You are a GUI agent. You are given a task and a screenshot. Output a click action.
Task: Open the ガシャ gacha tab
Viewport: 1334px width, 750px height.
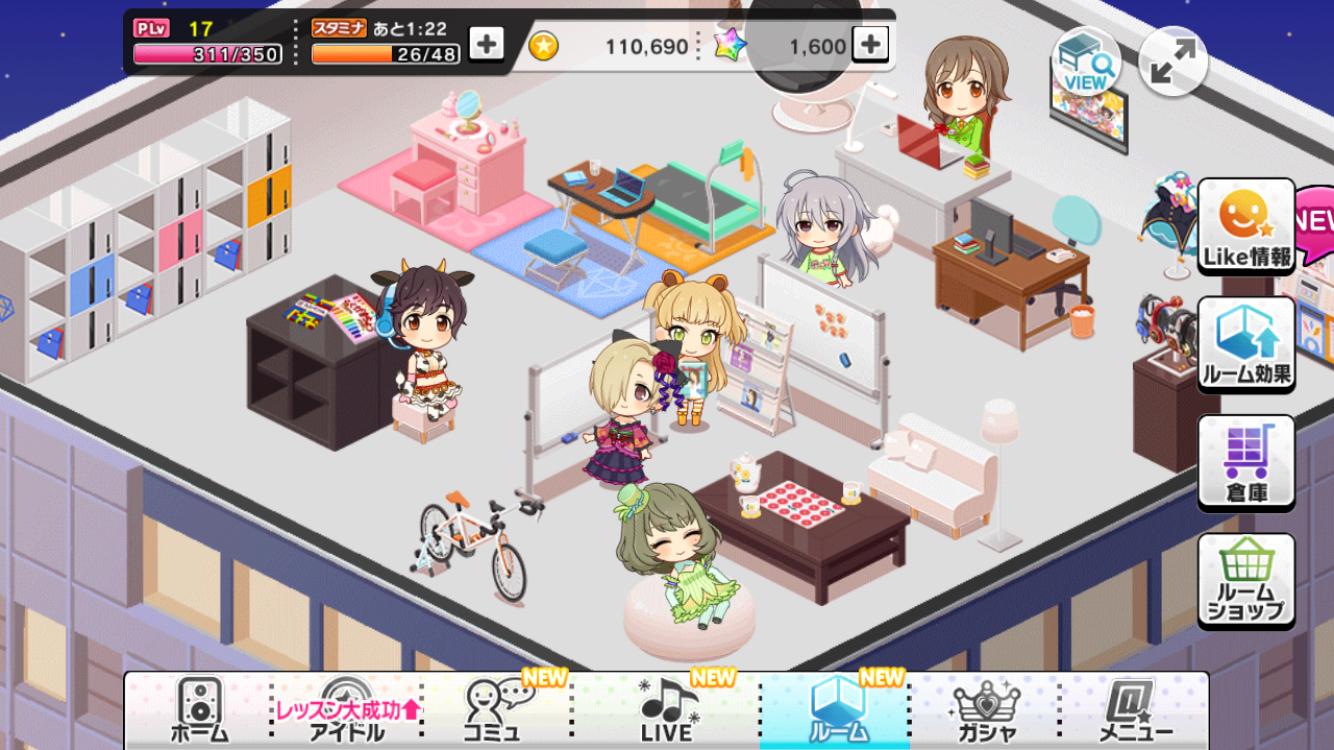(x=985, y=710)
